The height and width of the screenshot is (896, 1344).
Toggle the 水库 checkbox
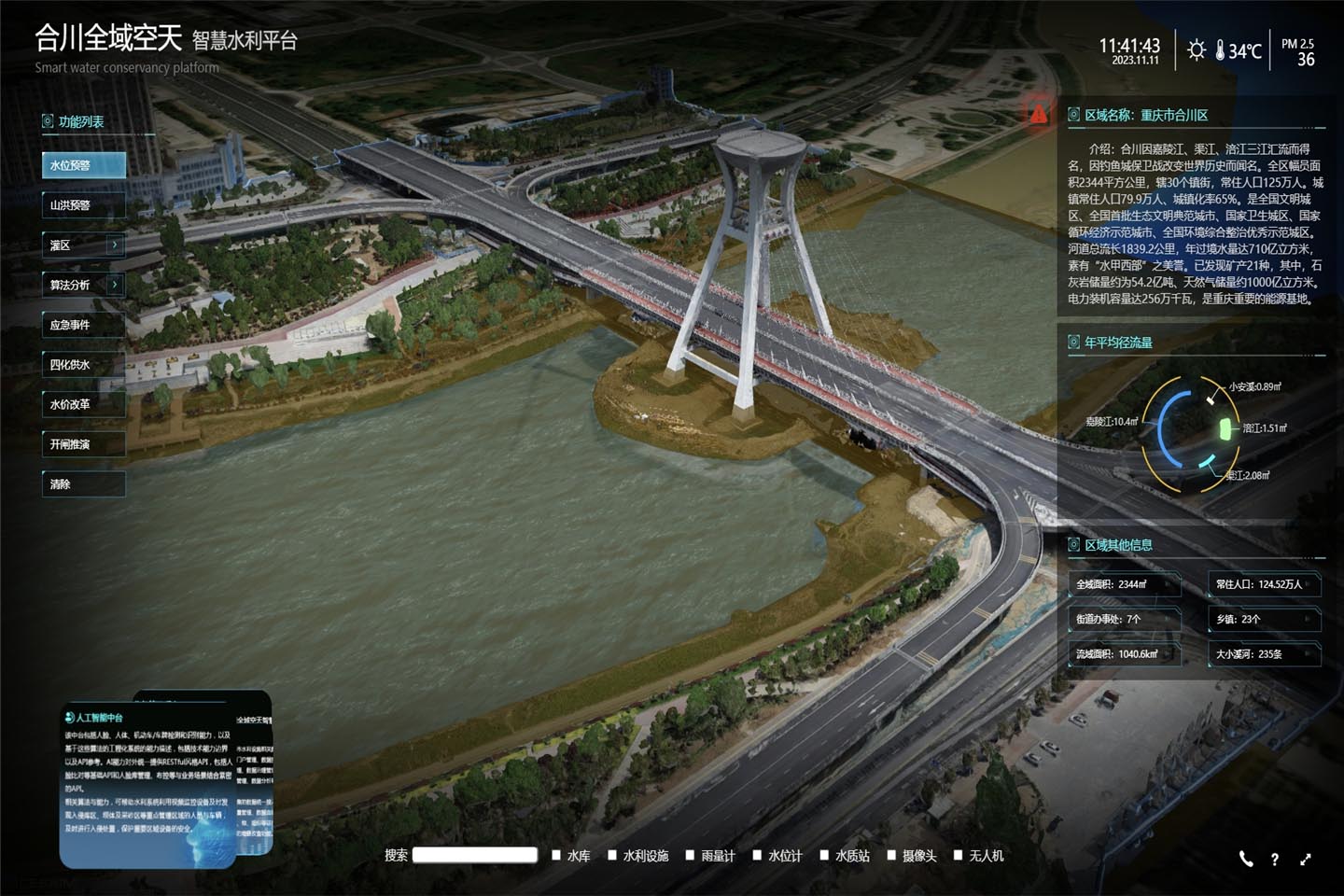coord(556,855)
